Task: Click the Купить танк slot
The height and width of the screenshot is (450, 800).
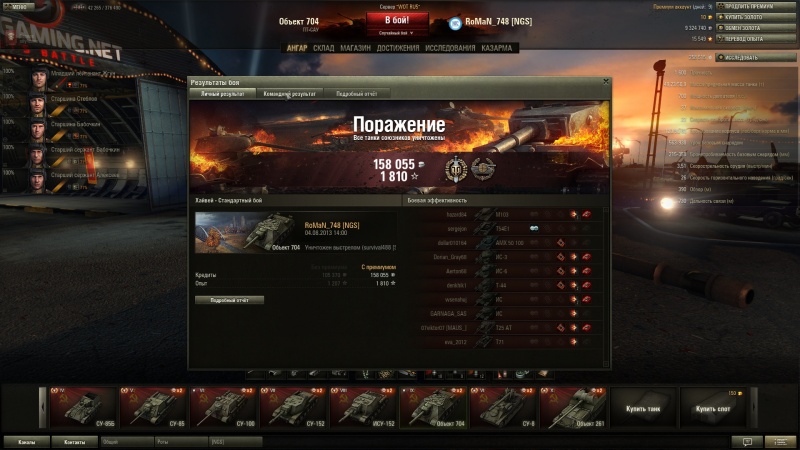Action: click(x=644, y=406)
